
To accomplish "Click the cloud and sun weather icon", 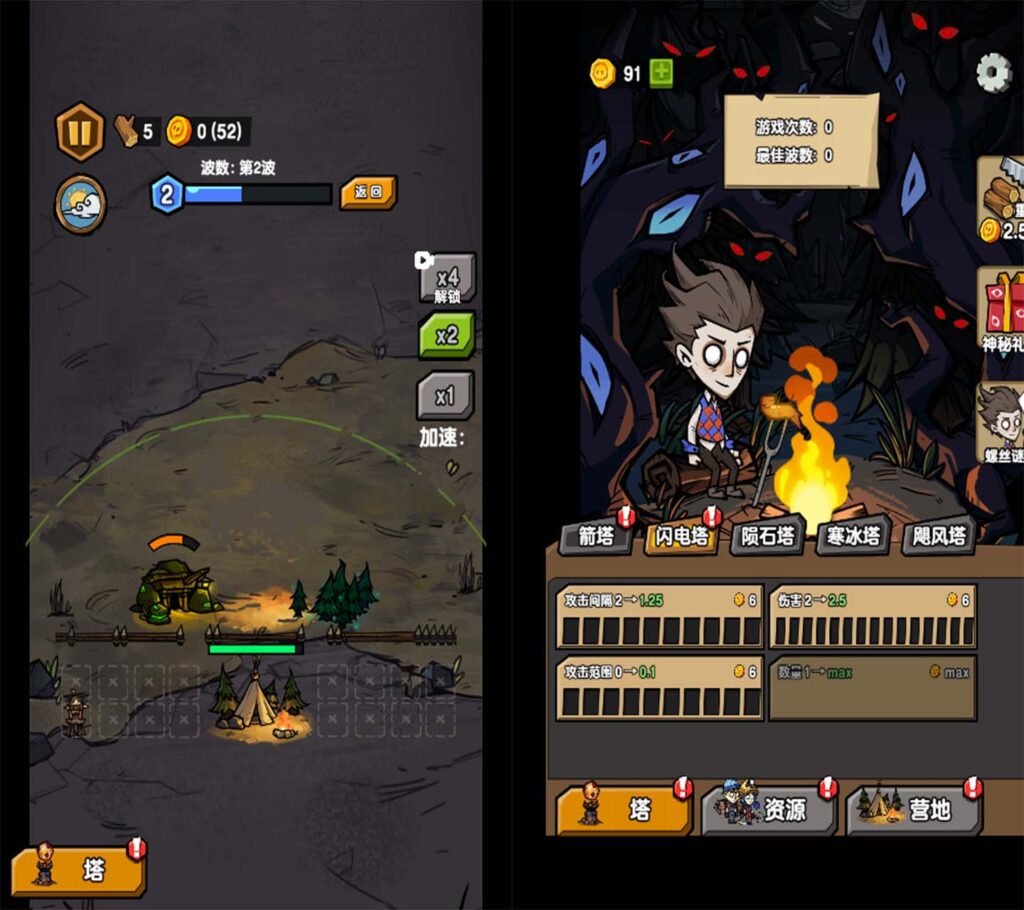I will pyautogui.click(x=80, y=204).
